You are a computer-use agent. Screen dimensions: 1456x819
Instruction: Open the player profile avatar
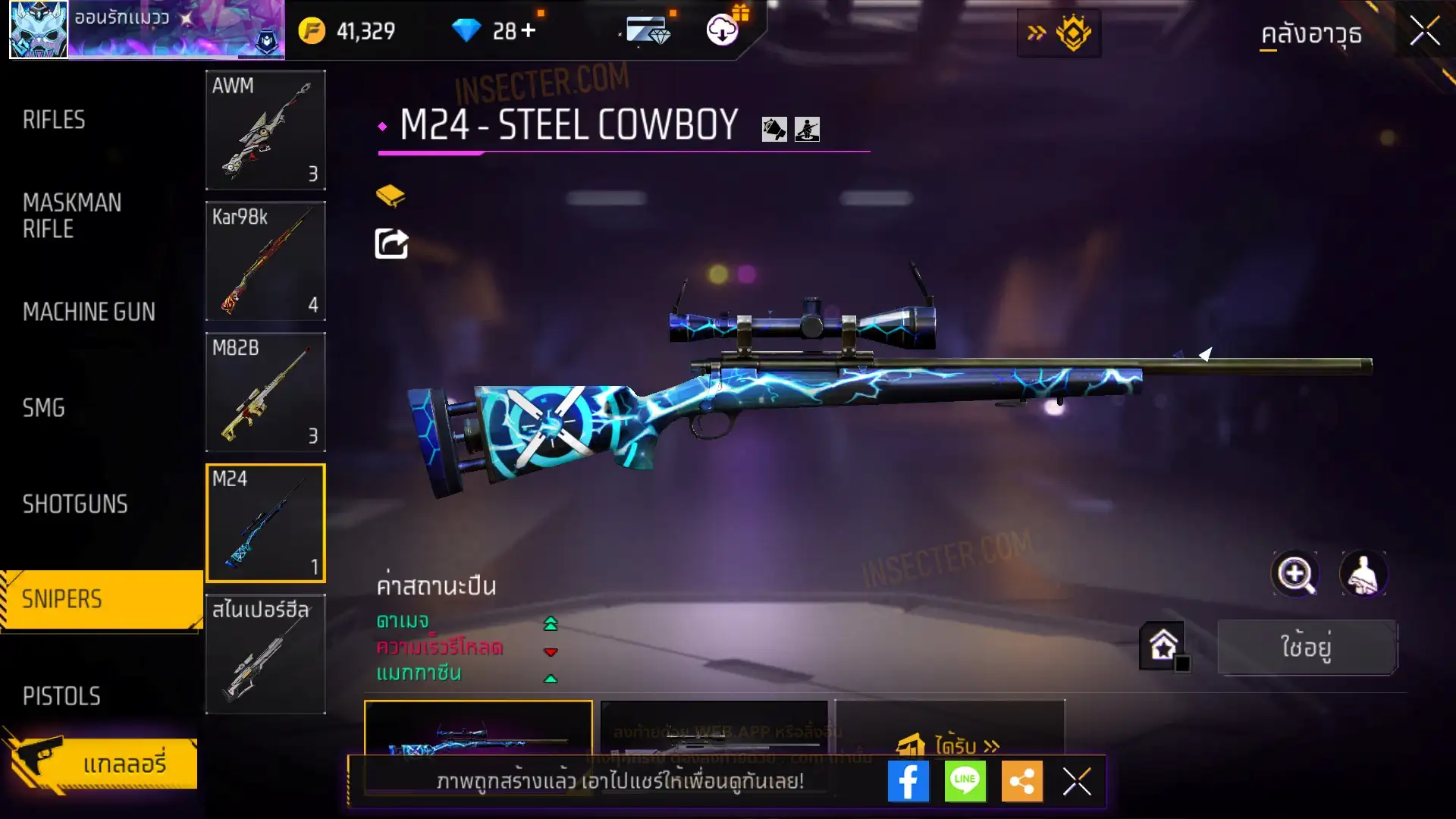[39, 30]
